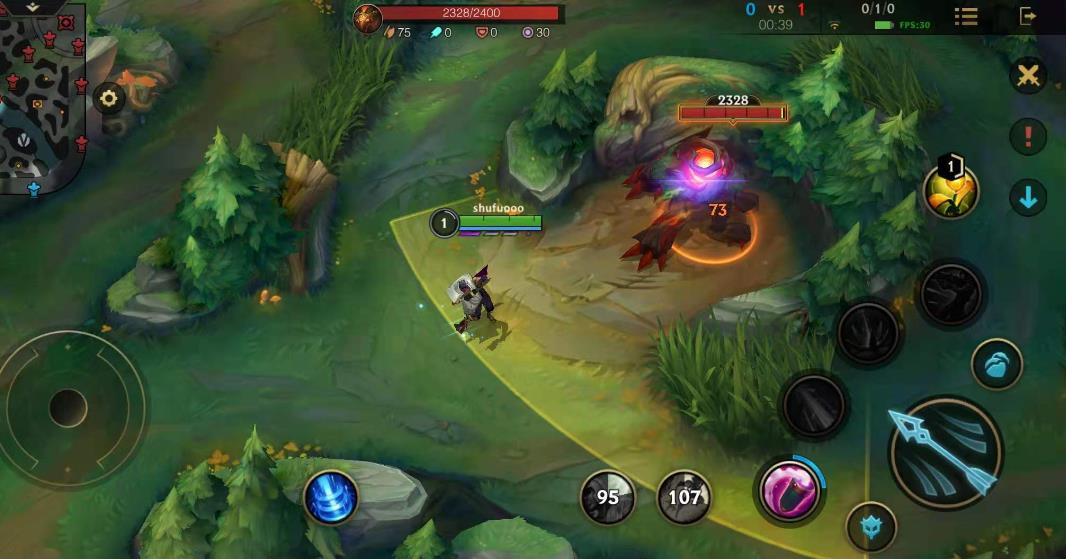The image size is (1066, 559).
Task: Send the crossed swords attack ping
Action: [x=1027, y=76]
